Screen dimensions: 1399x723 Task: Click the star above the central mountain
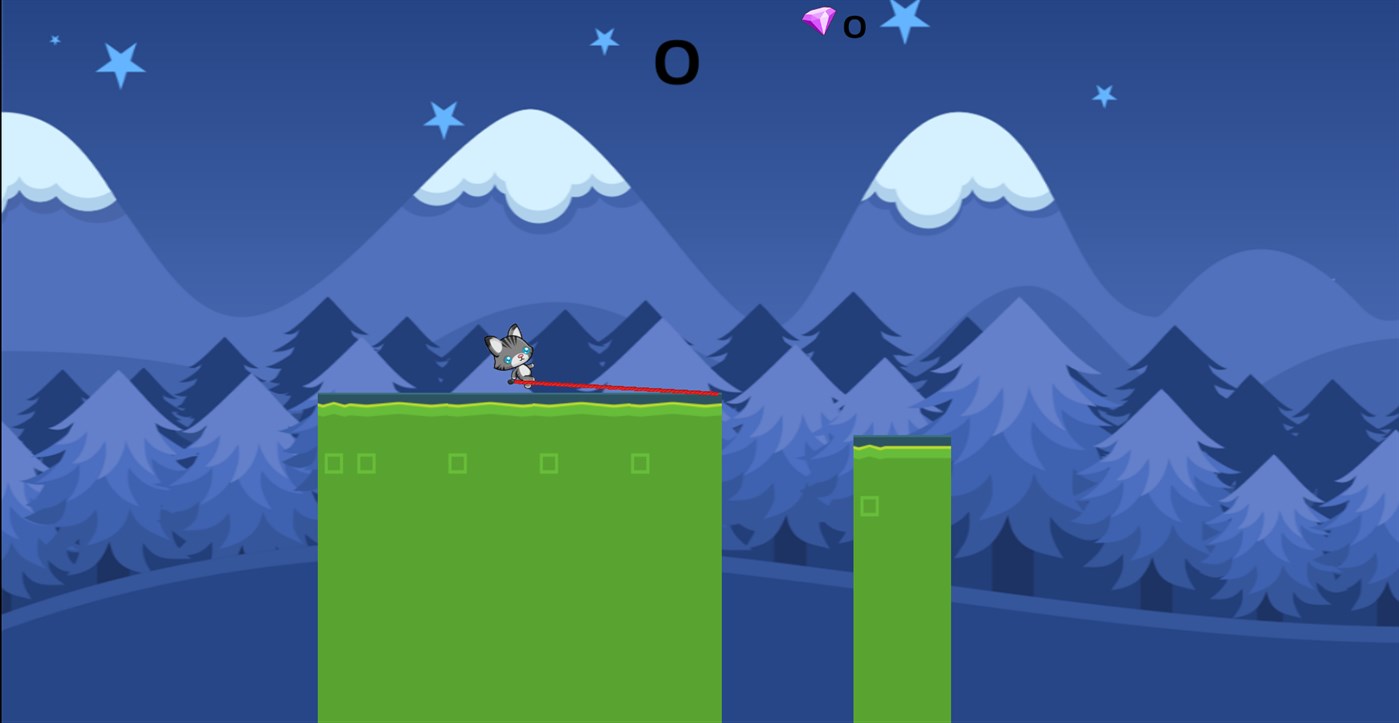(x=604, y=42)
